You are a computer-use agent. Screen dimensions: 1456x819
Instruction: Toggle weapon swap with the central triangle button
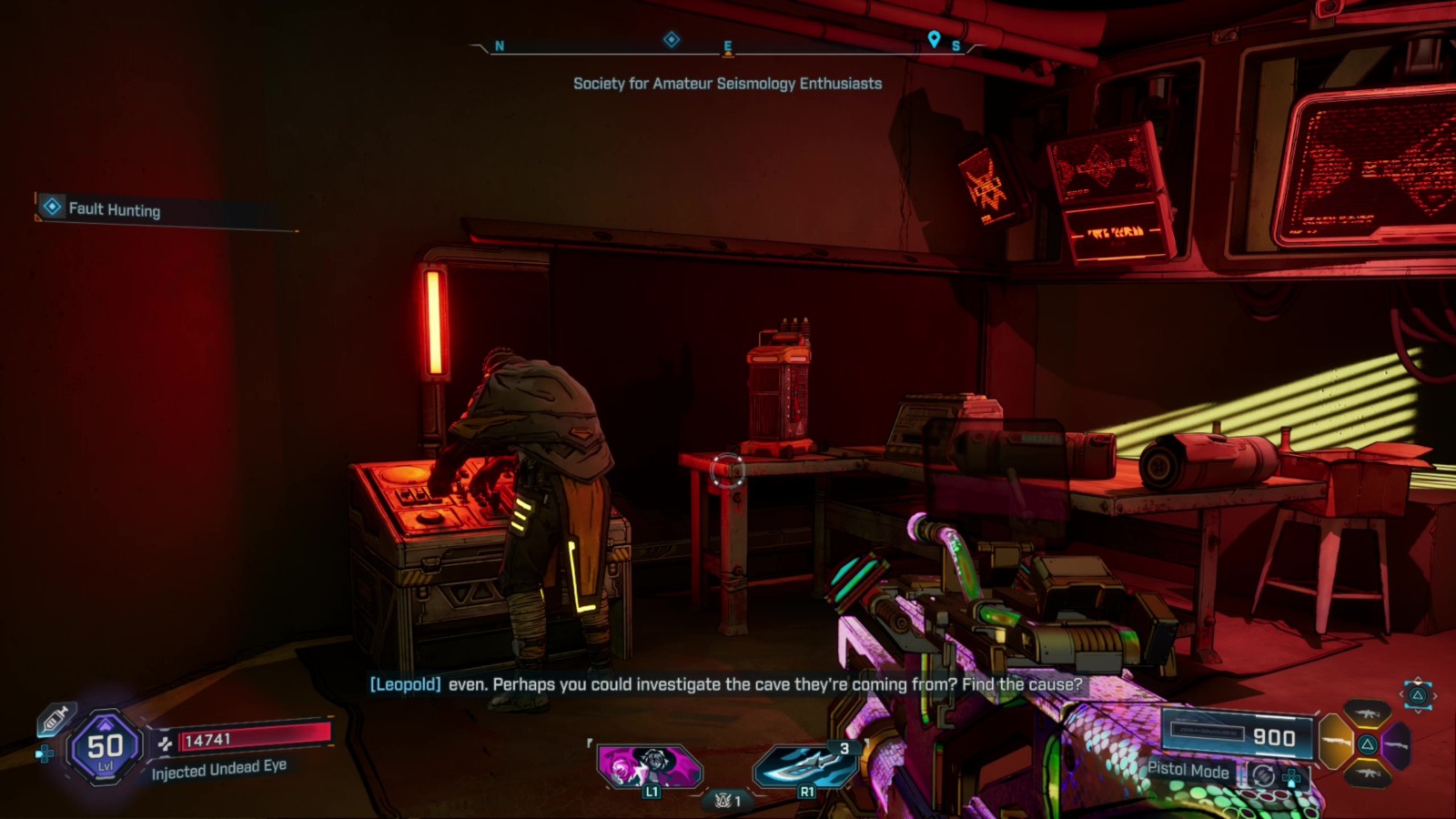coord(1368,744)
